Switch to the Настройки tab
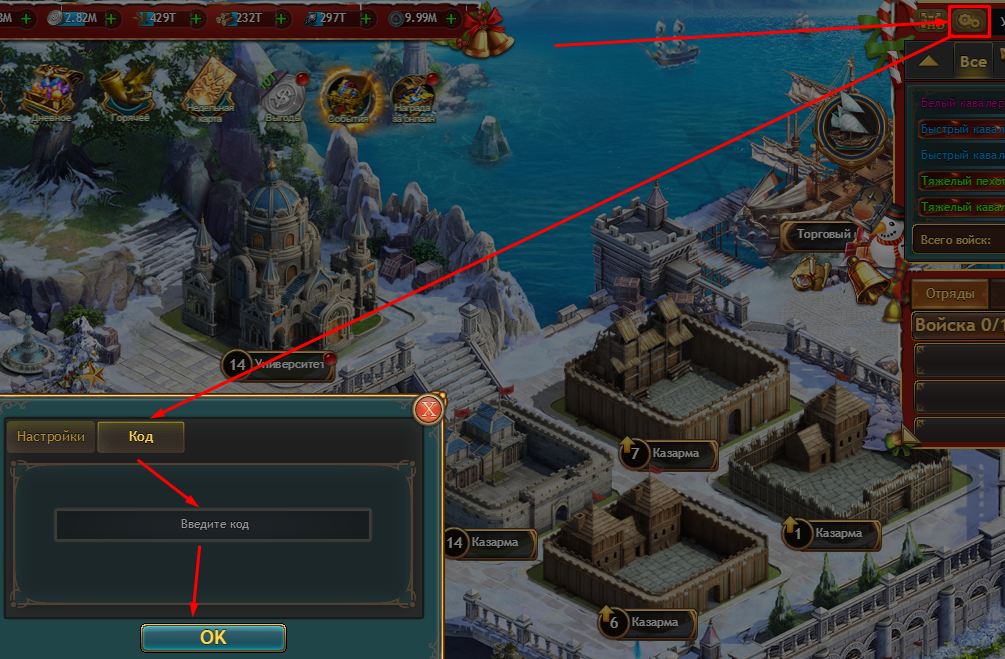Image resolution: width=1005 pixels, height=659 pixels. point(51,437)
